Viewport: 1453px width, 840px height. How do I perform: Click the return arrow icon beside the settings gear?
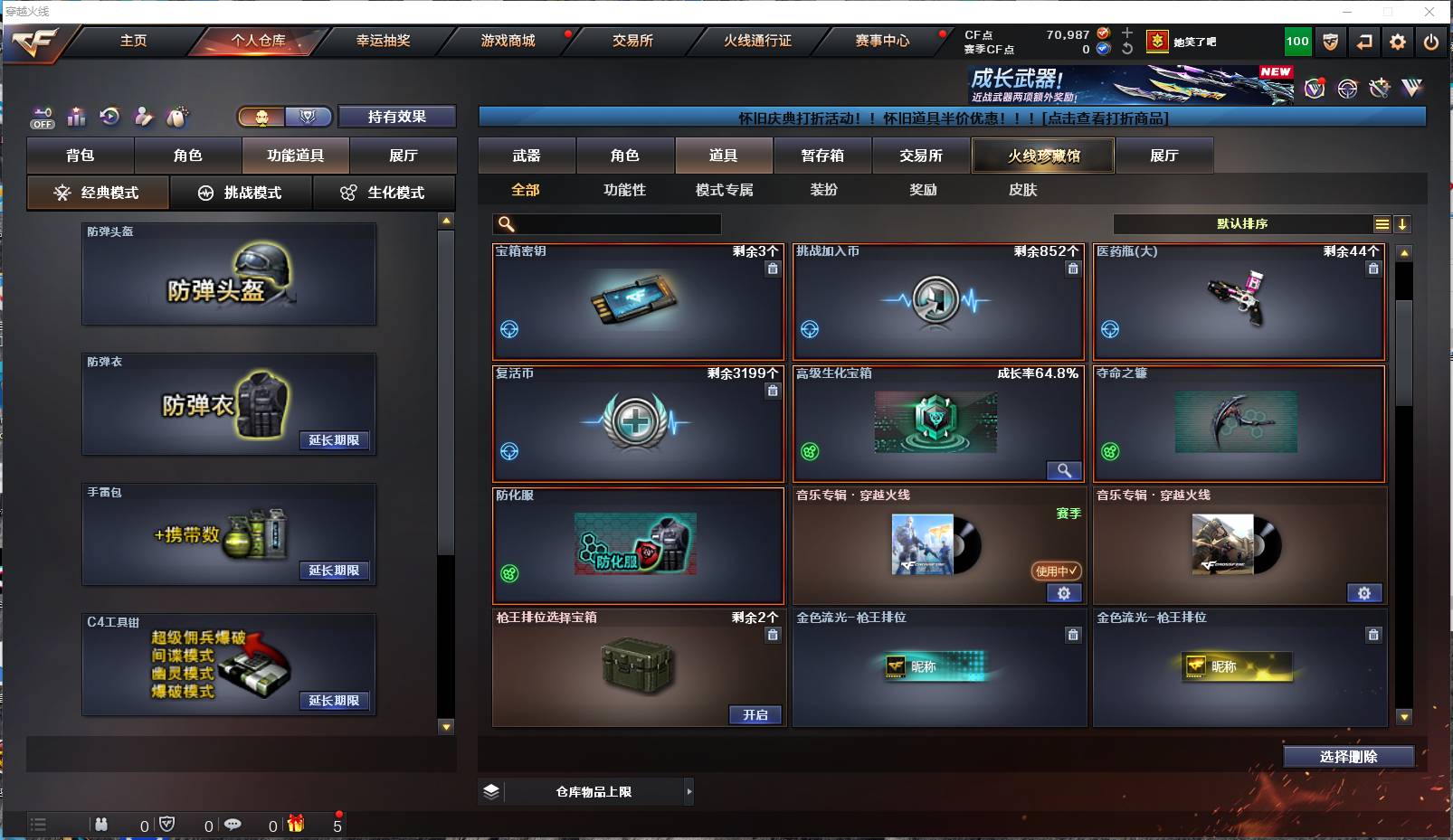click(1363, 42)
